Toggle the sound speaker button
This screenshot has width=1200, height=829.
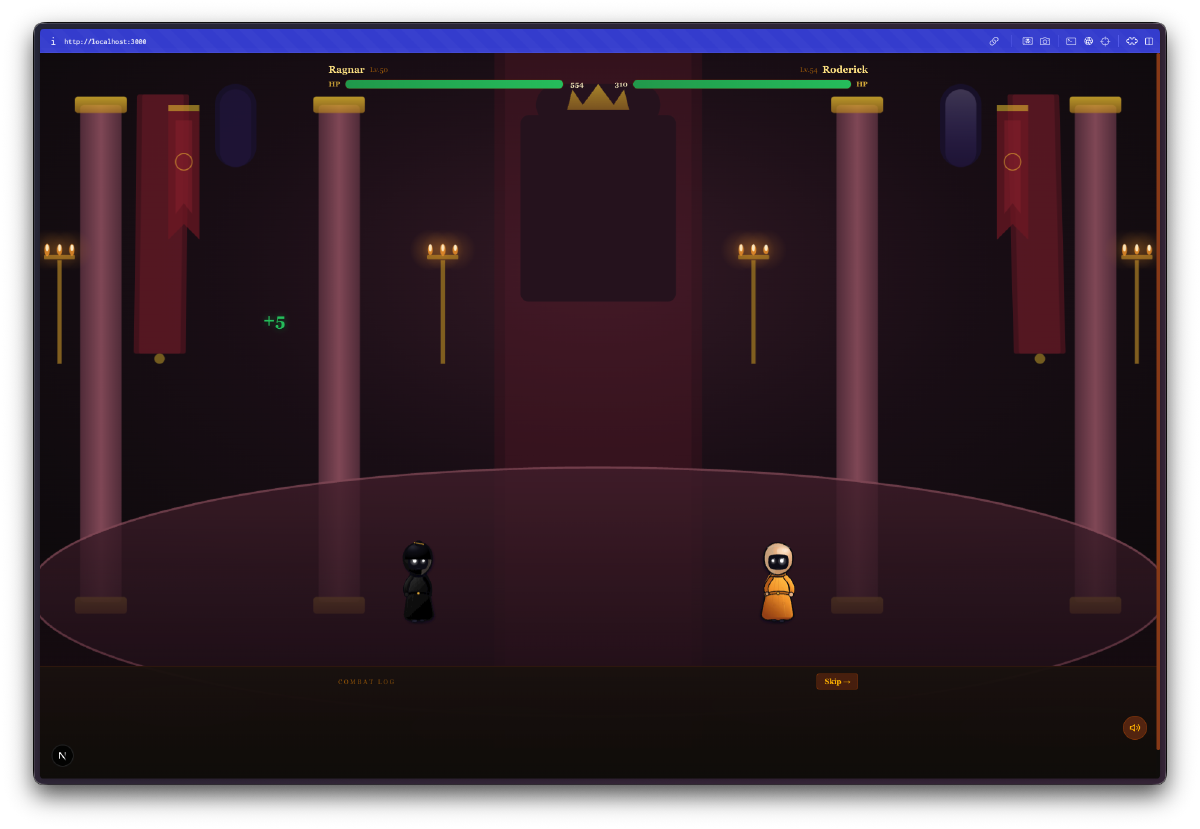tap(1134, 727)
